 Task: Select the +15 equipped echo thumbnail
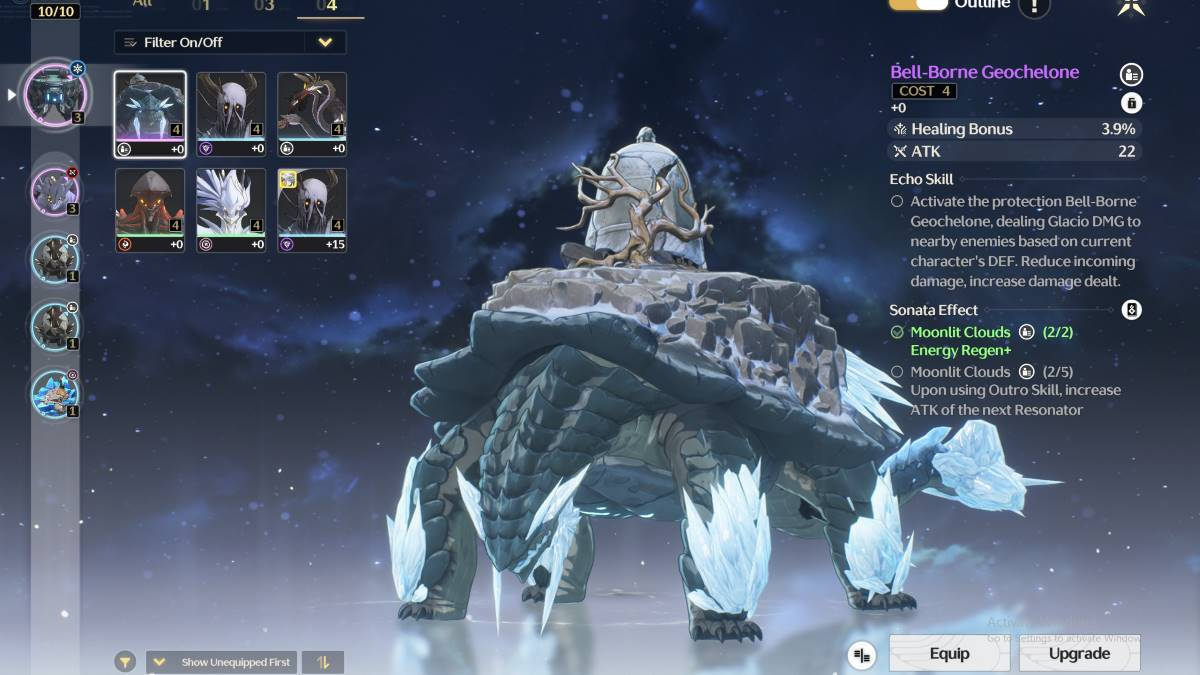pos(312,210)
